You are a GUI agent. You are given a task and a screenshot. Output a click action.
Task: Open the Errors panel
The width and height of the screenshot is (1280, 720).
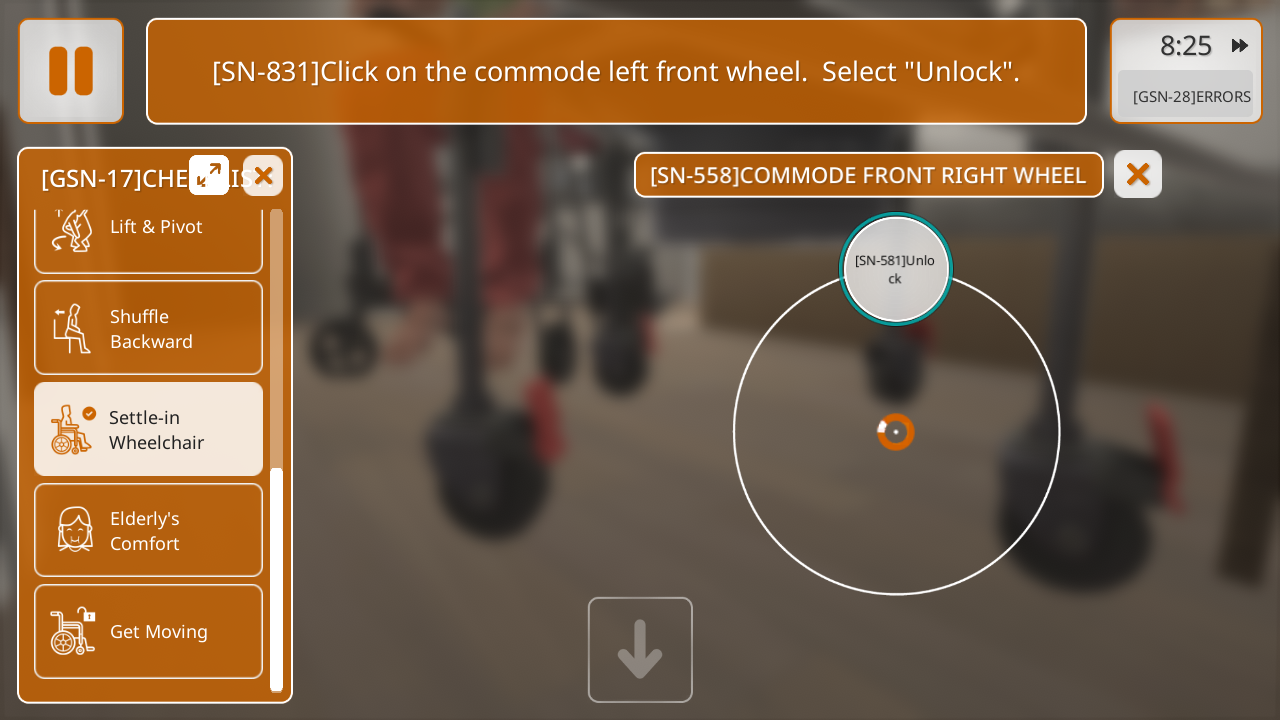pos(1190,96)
